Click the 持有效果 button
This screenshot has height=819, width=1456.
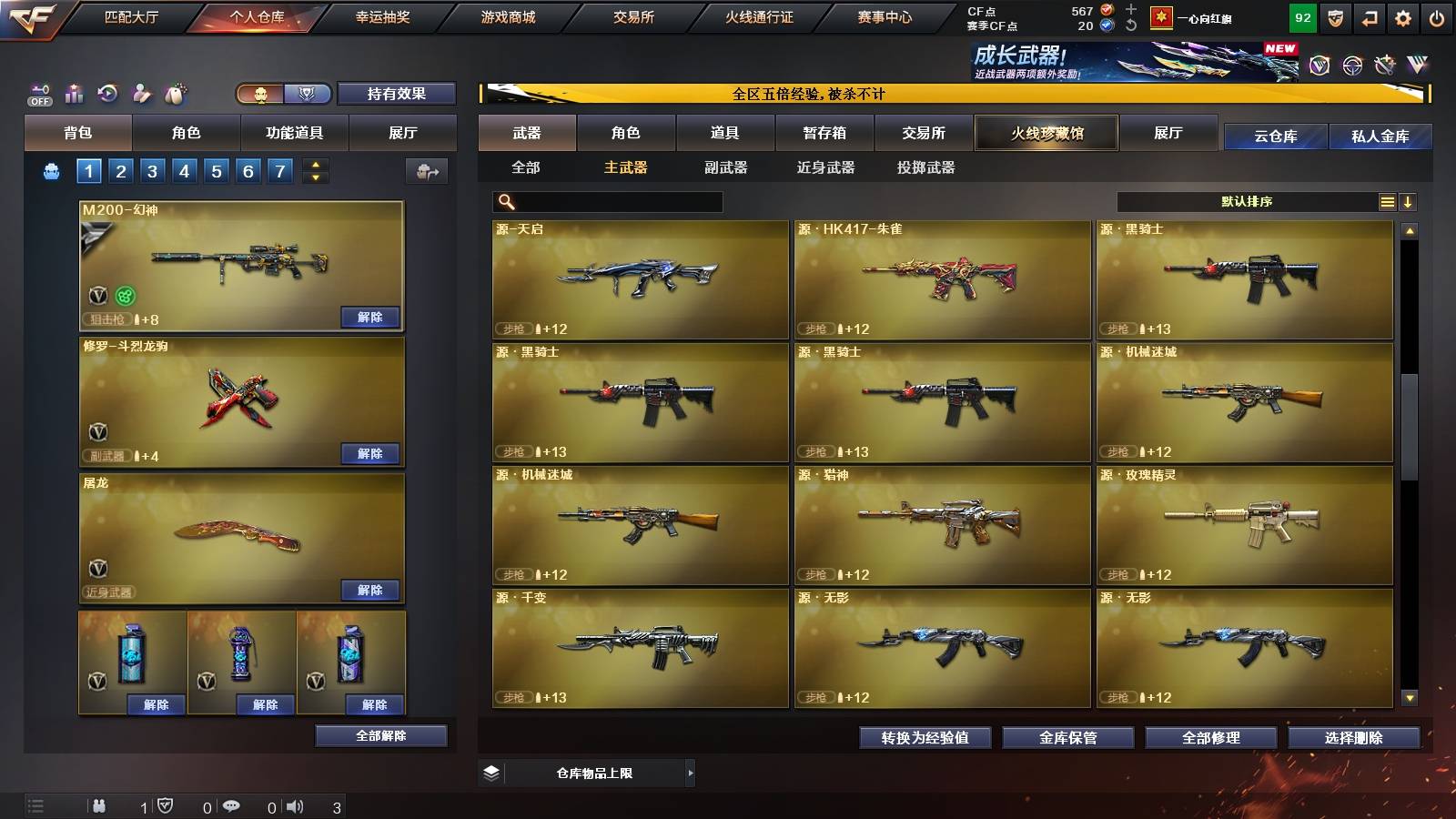tap(396, 94)
